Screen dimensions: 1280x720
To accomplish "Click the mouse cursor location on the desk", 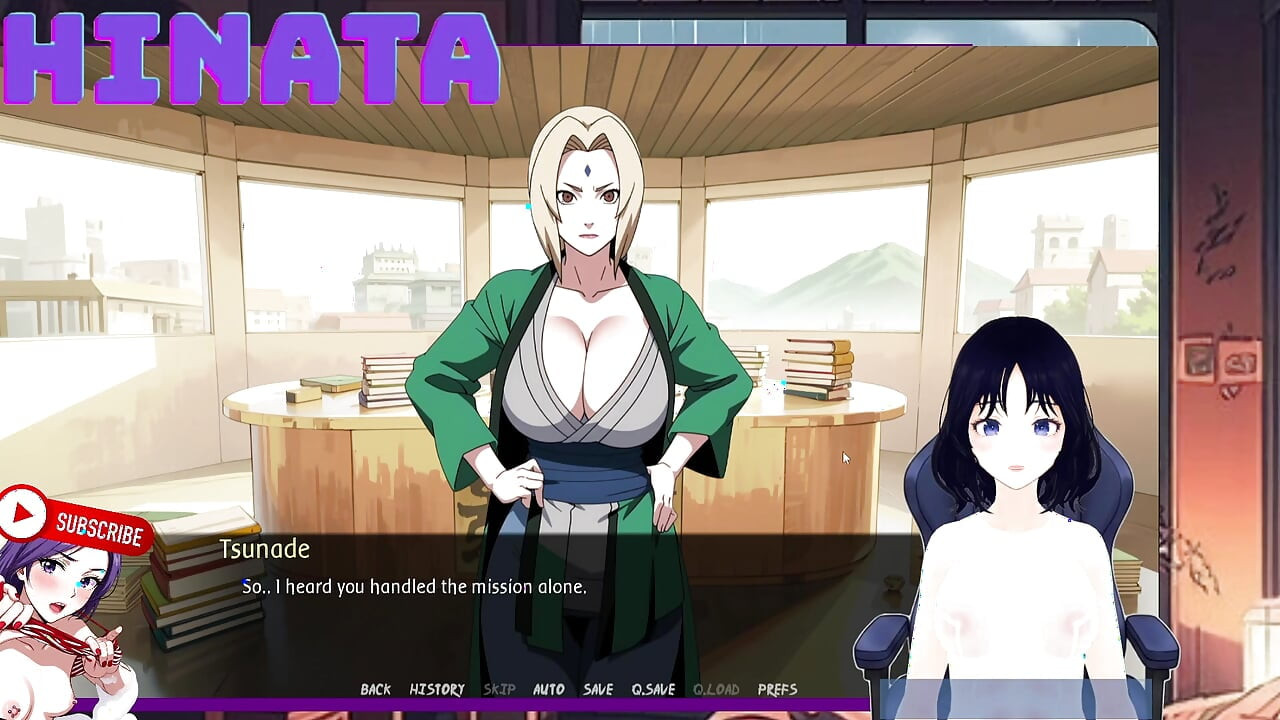I will pos(843,457).
